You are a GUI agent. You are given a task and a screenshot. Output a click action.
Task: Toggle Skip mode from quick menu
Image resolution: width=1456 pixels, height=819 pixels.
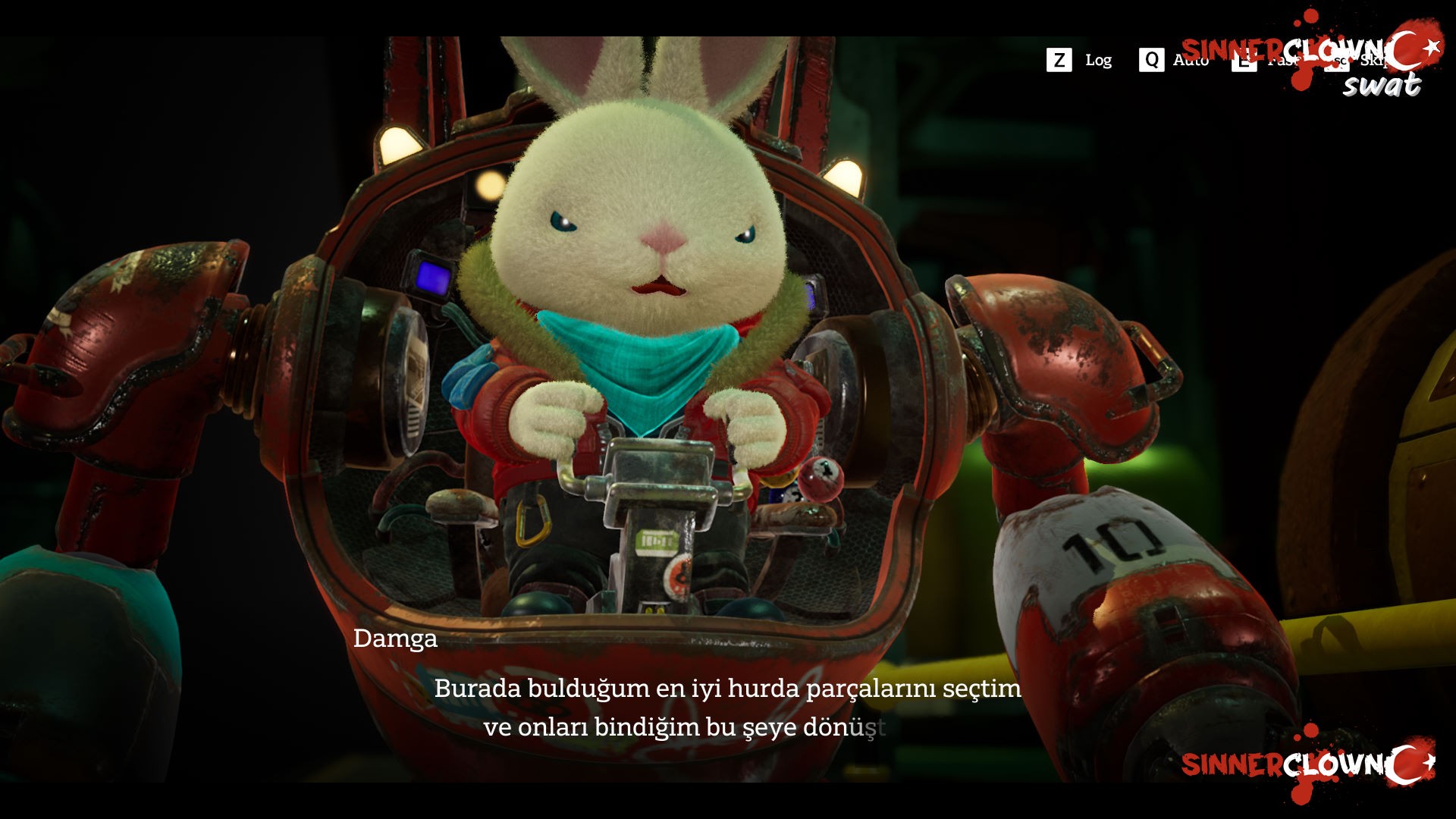(1374, 61)
